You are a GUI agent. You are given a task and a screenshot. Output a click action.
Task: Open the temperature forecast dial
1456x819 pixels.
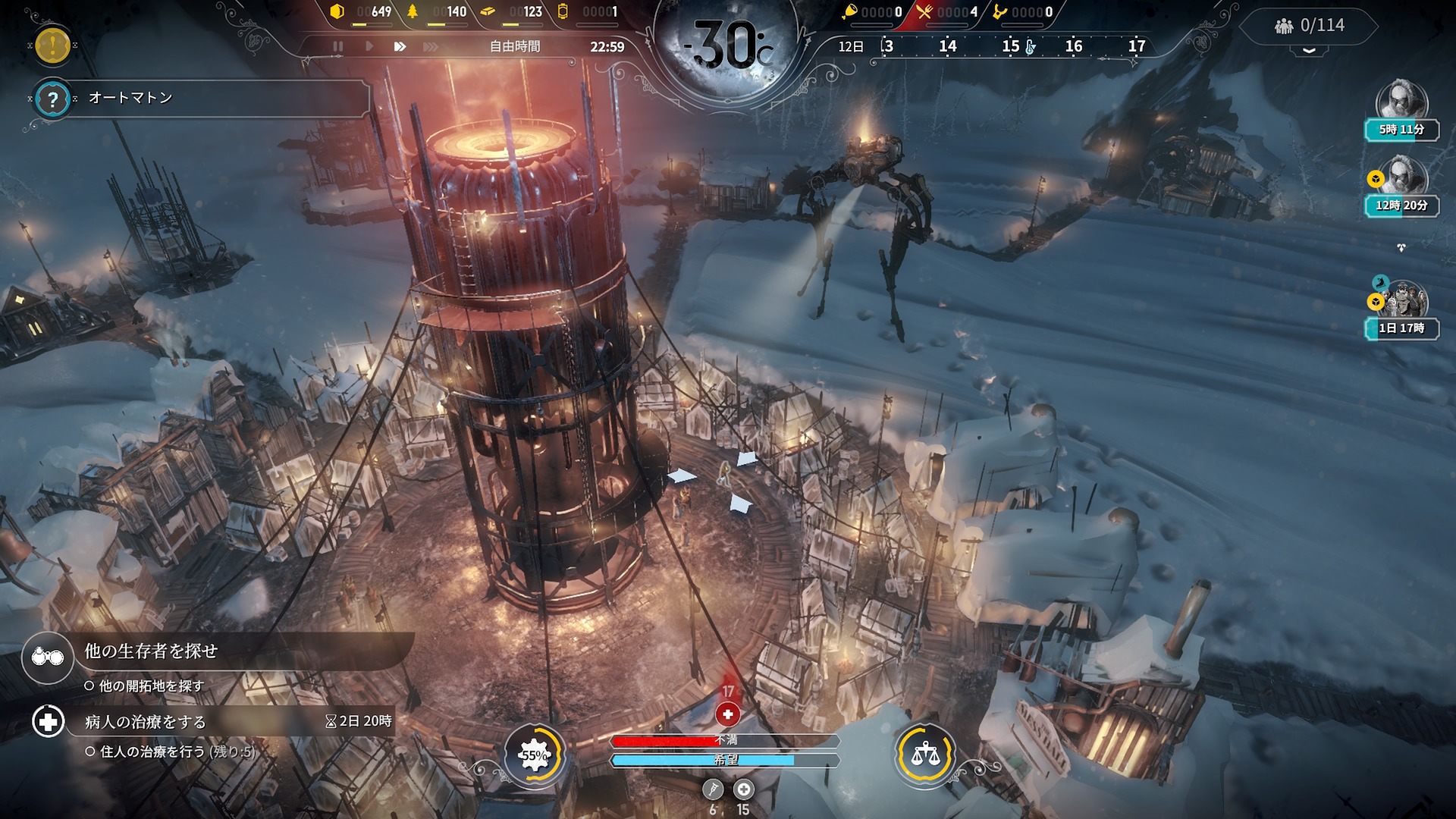click(x=726, y=47)
